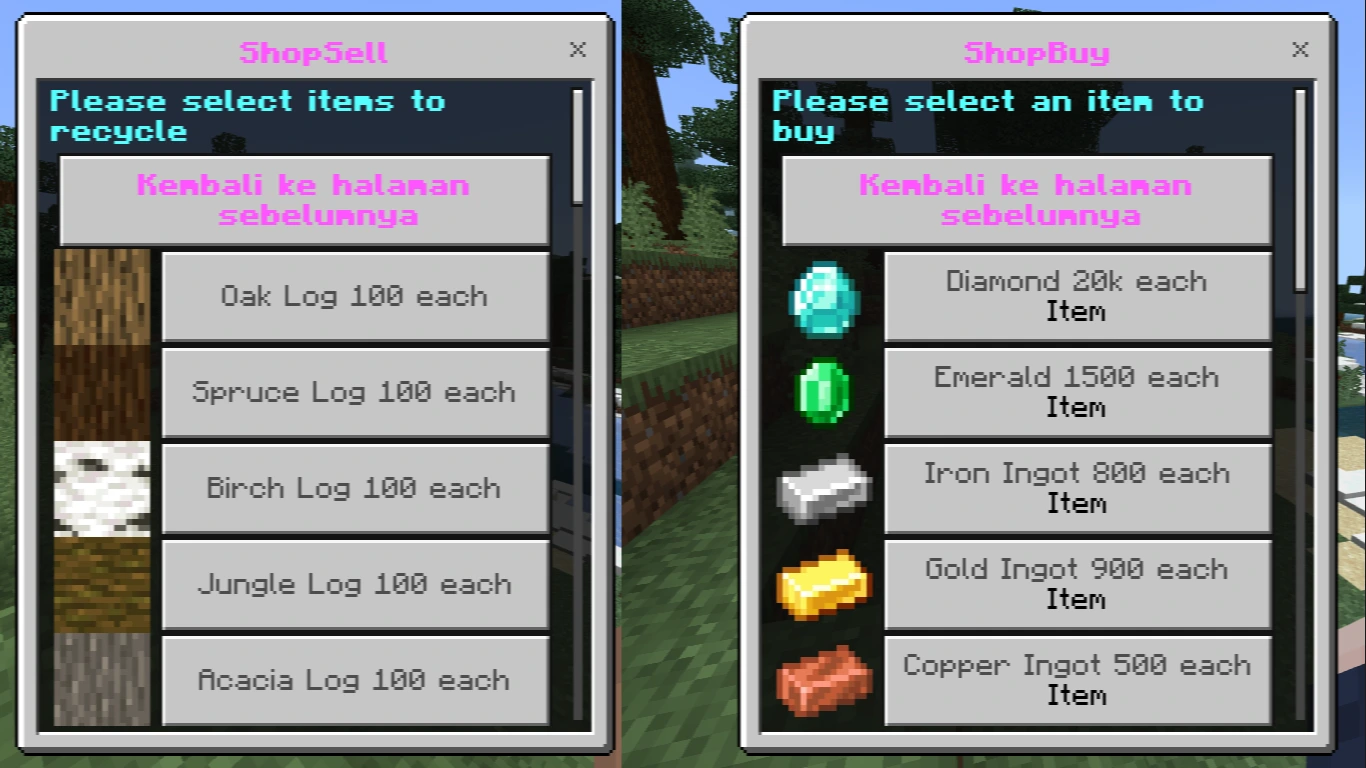Click the Iron Ingot icon
This screenshot has height=768, width=1366.
pyautogui.click(x=823, y=488)
